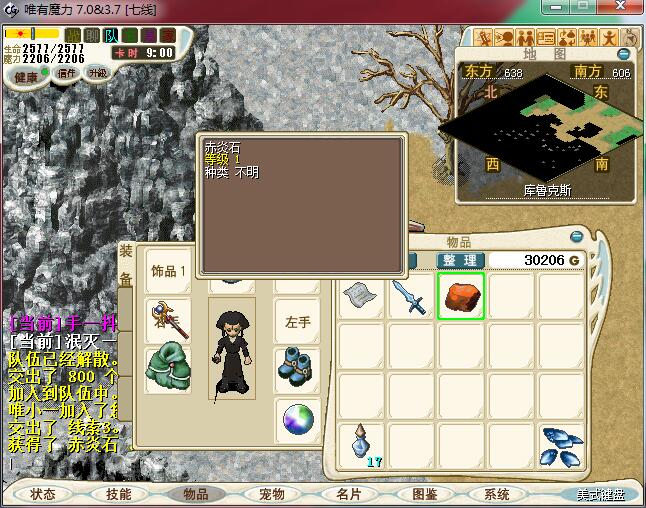Viewport: 646px width, 508px height.
Task: Open the 宠物 pet menu
Action: (271, 494)
